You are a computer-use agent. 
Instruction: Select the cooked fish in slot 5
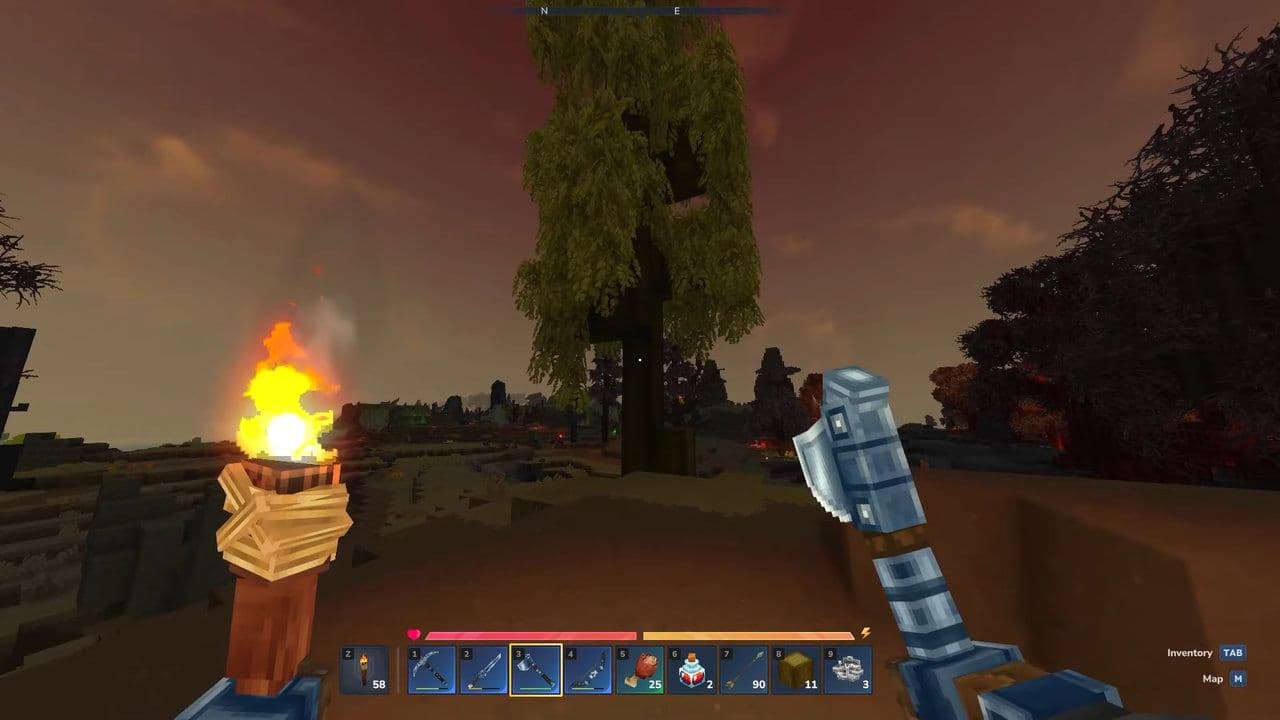click(638, 668)
